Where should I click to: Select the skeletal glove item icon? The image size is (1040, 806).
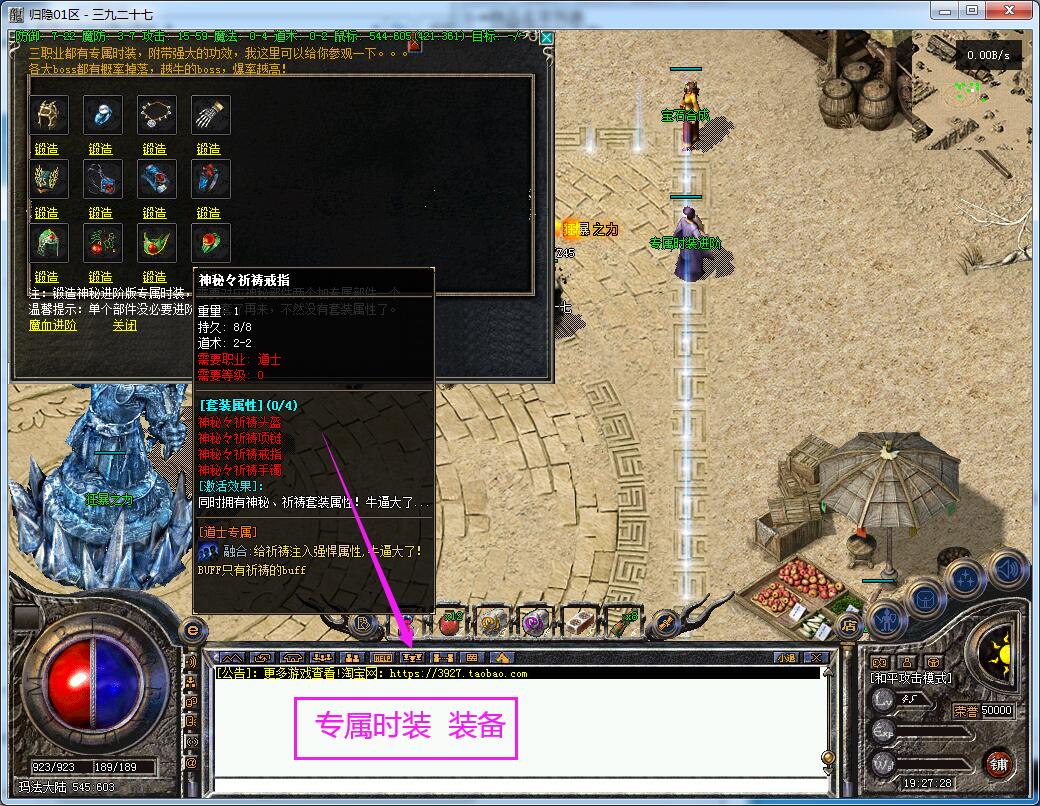pyautogui.click(x=210, y=115)
